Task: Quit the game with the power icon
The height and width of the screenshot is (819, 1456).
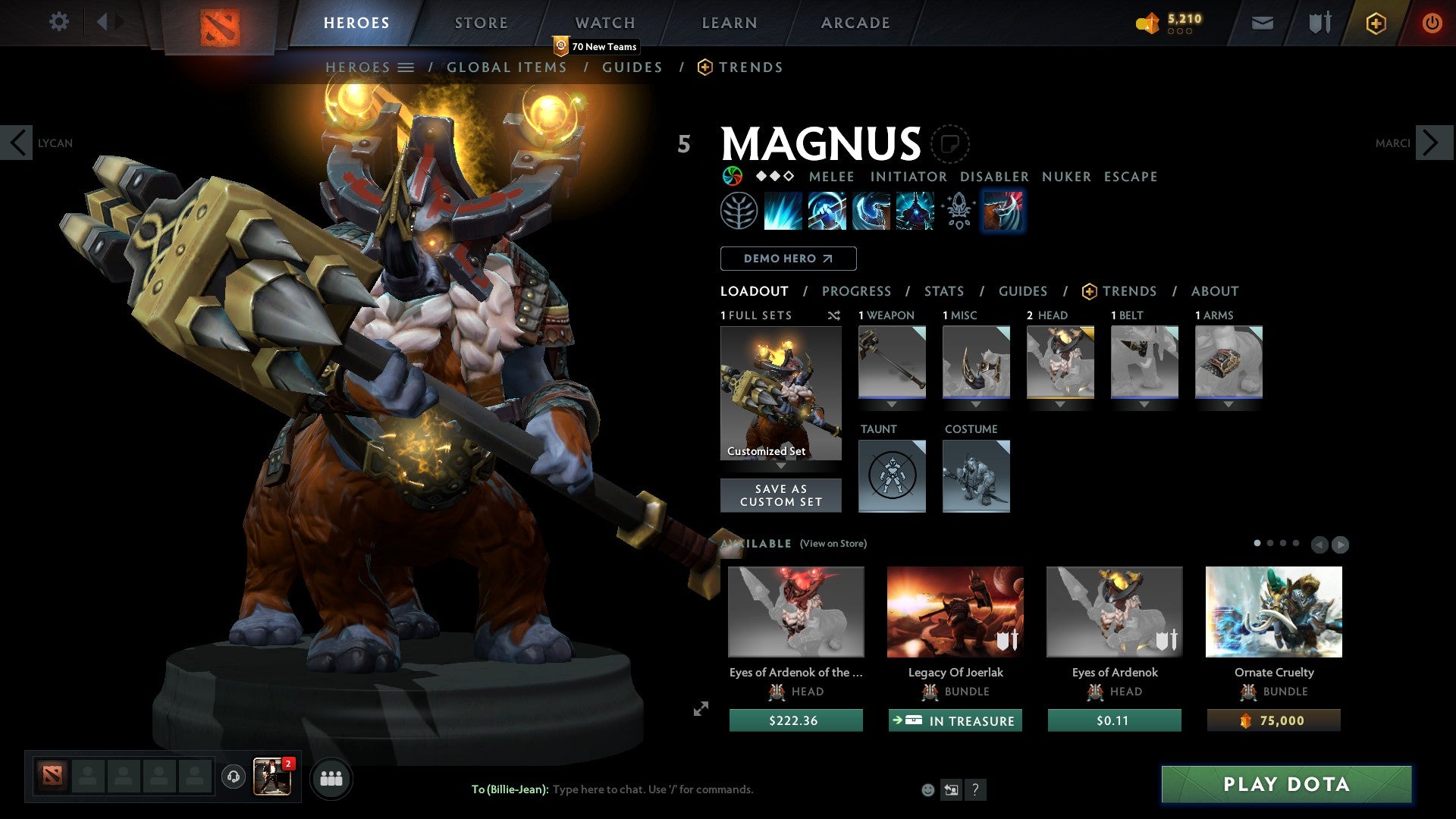Action: 1432,23
